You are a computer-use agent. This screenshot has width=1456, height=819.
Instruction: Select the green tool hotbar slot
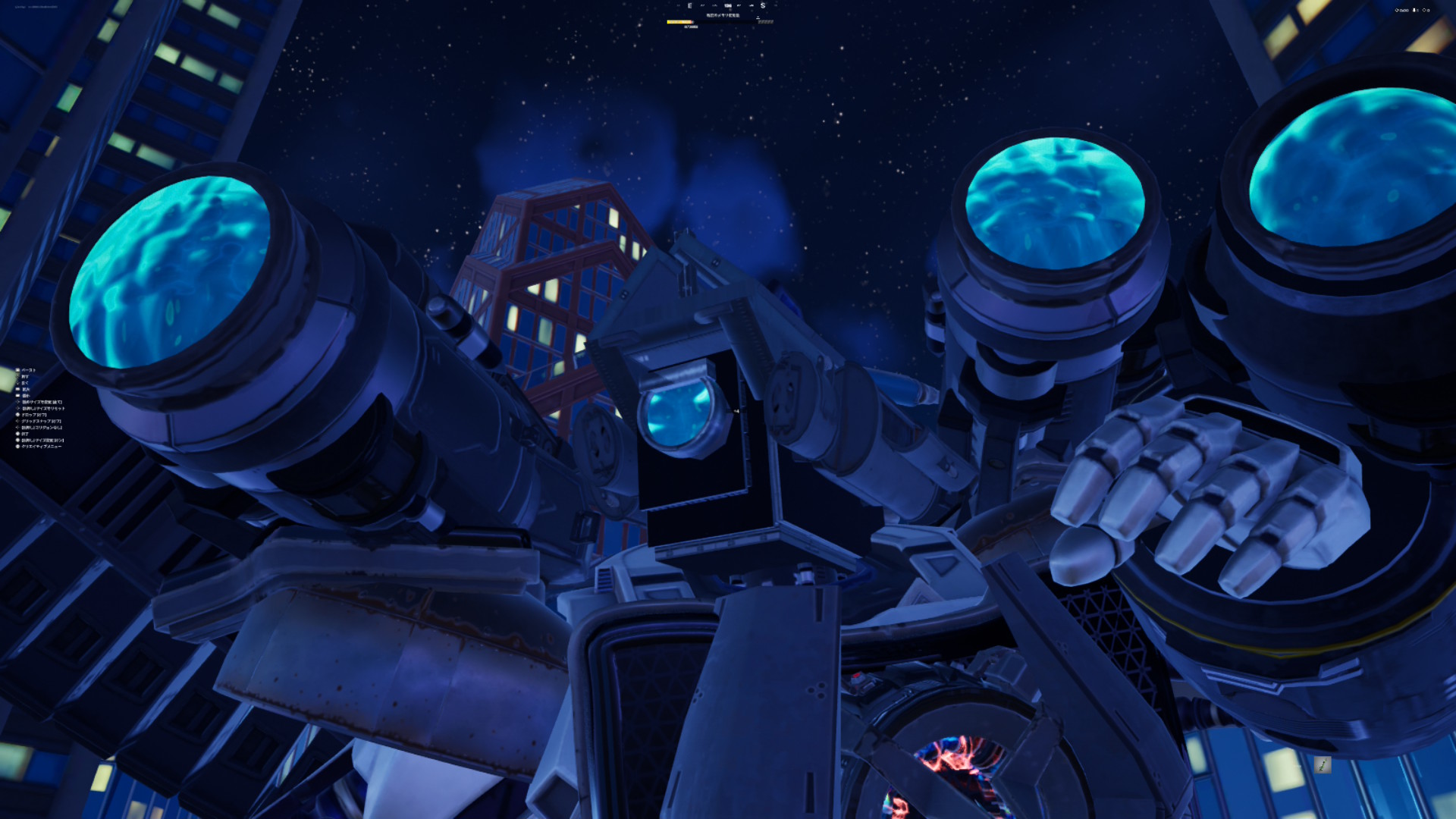pos(1322,765)
